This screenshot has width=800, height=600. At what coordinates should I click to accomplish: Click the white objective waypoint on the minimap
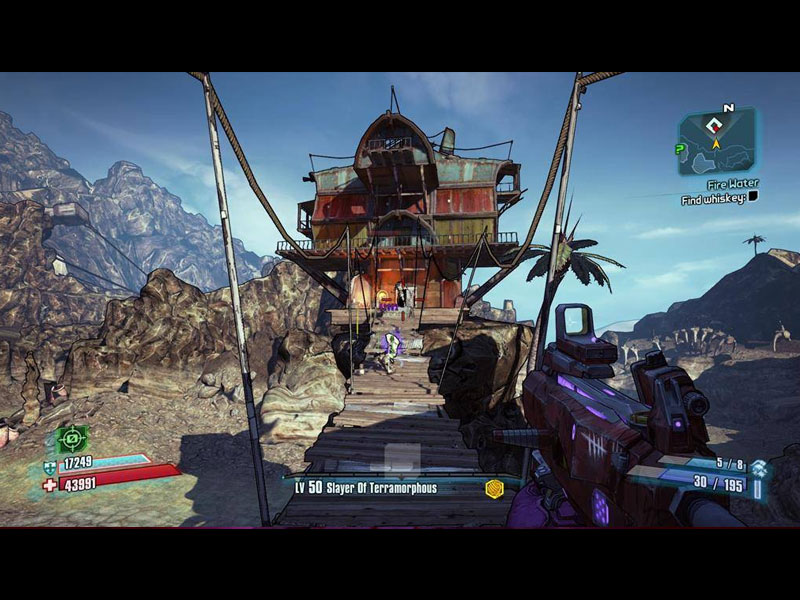pyautogui.click(x=714, y=126)
